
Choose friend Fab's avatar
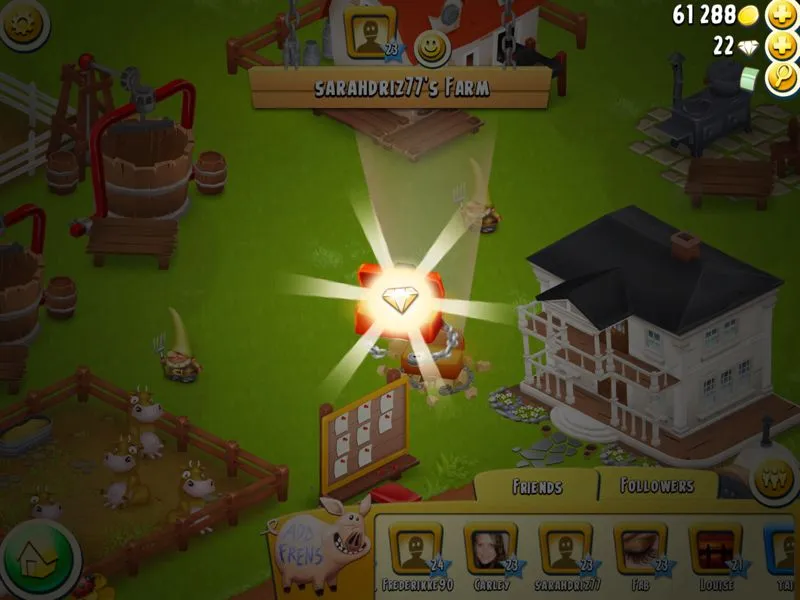641,551
